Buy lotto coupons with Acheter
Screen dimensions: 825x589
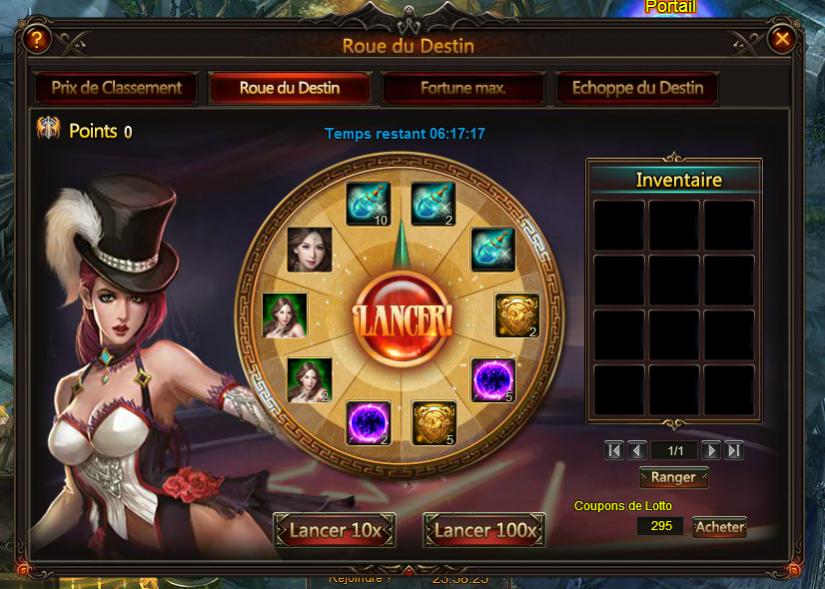720,527
